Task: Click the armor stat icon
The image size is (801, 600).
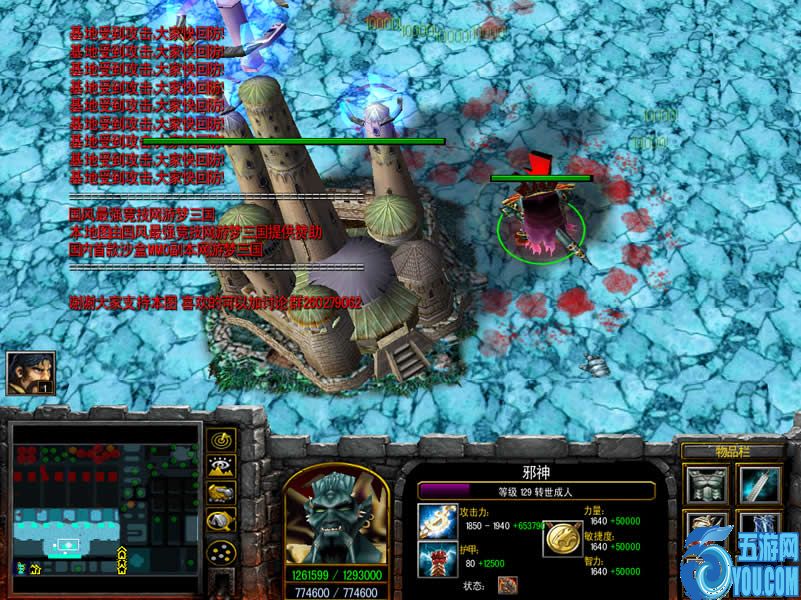Action: coord(437,557)
